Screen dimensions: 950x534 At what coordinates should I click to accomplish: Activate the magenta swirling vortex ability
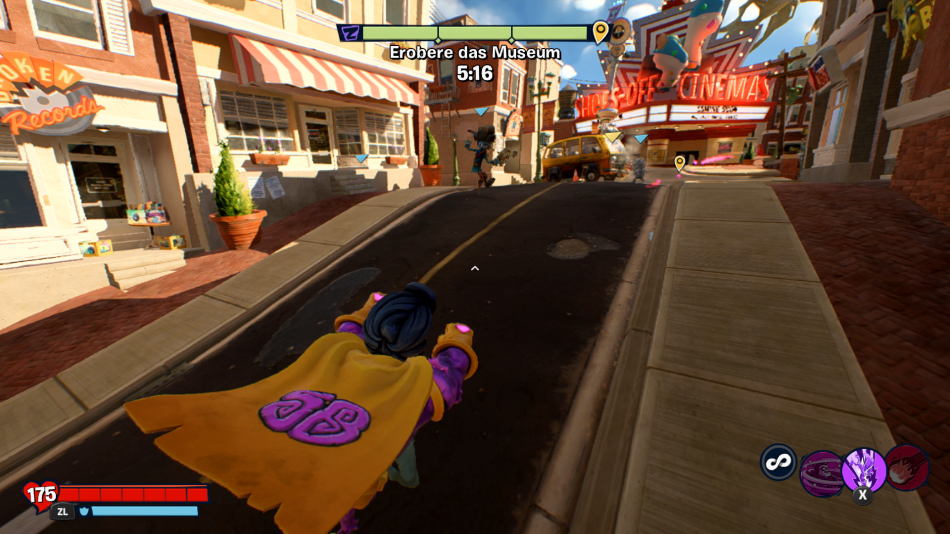822,472
